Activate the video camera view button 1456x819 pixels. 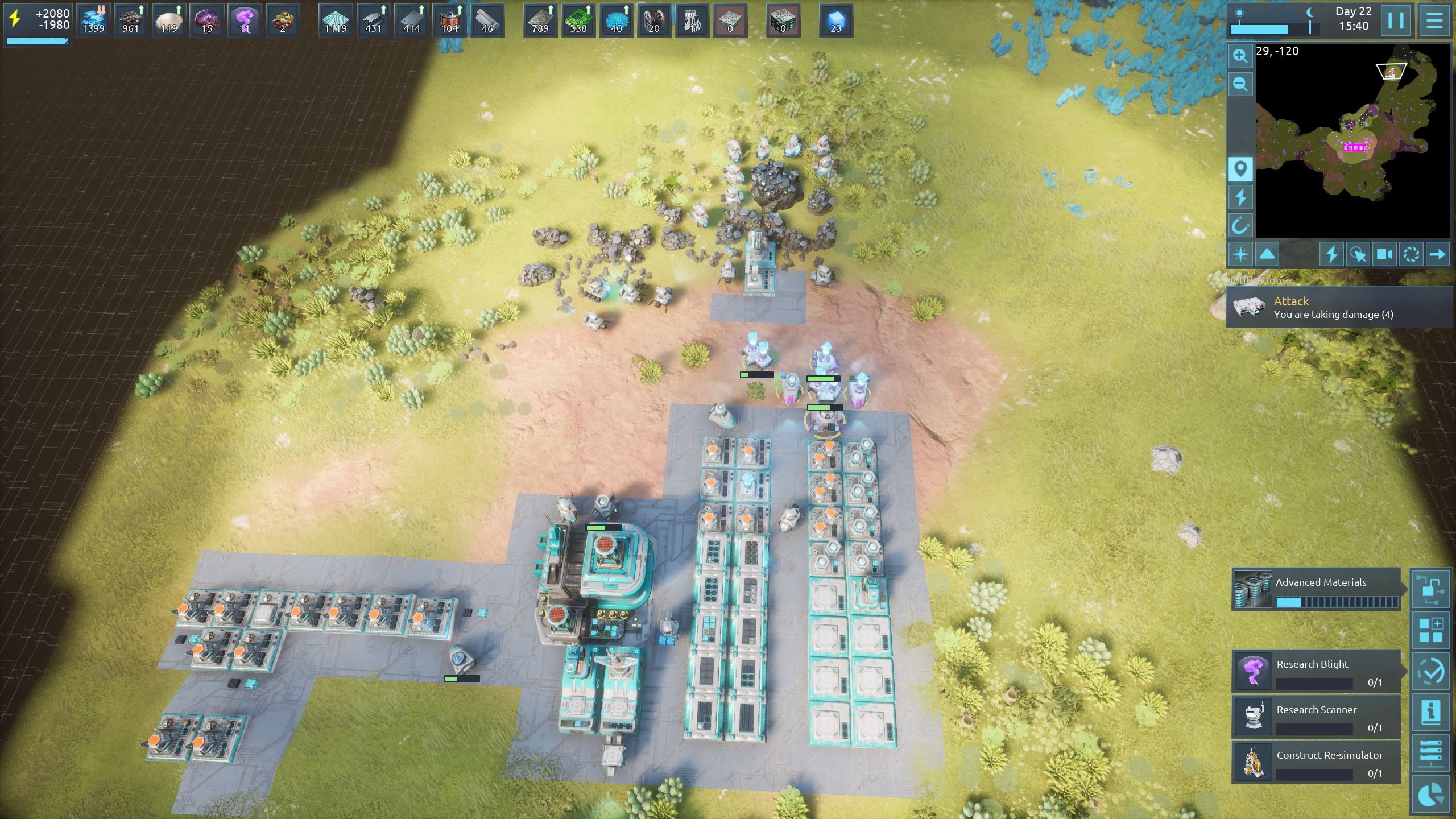(x=1384, y=254)
